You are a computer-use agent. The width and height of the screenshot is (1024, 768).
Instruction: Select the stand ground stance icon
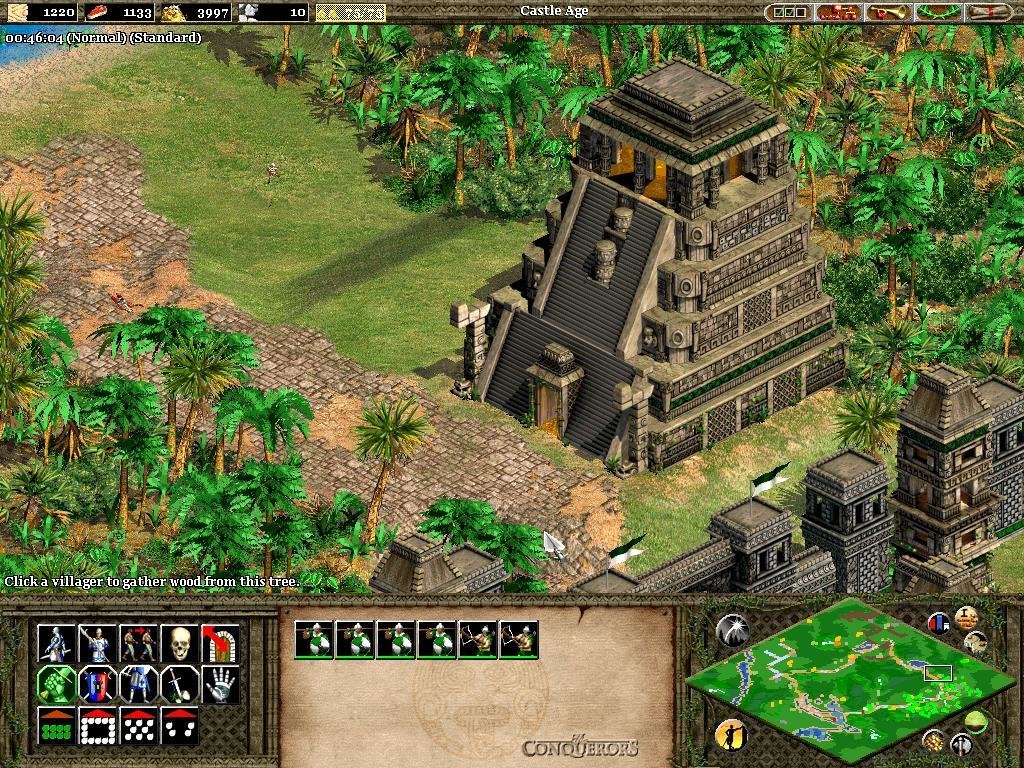pos(139,685)
